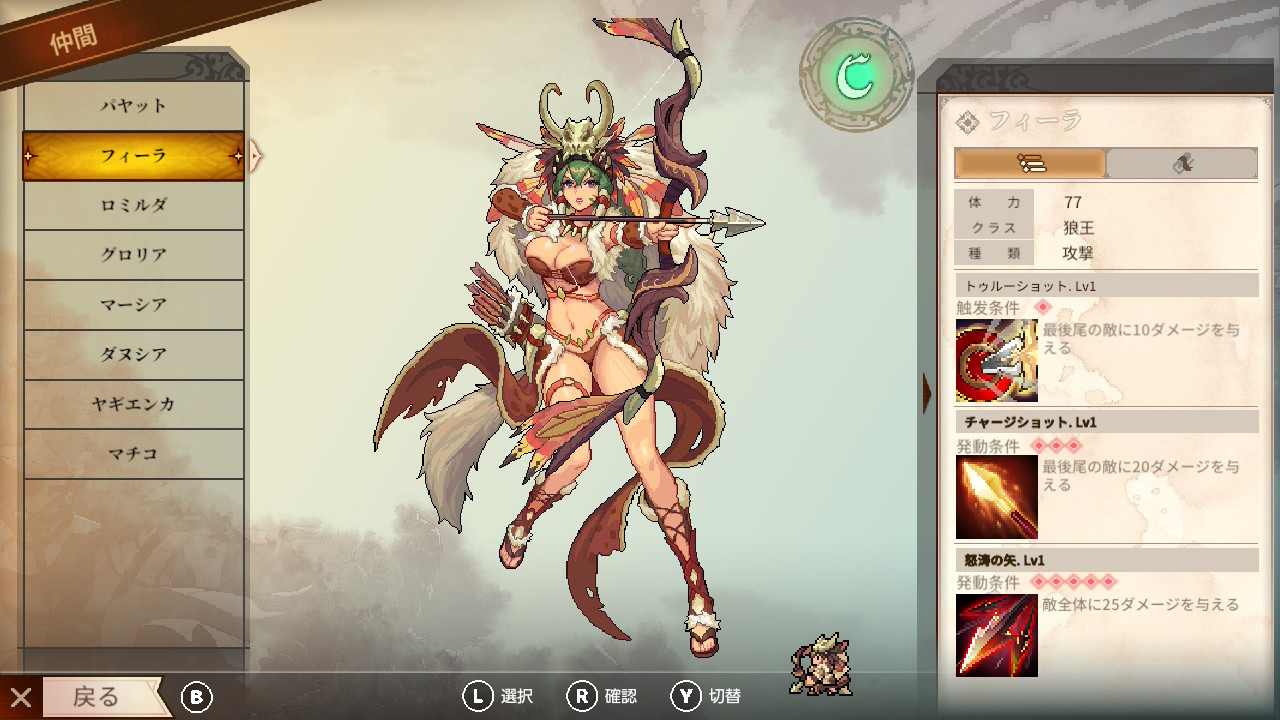The image size is (1280, 720).
Task: Select パヤット from the companion list
Action: point(133,106)
